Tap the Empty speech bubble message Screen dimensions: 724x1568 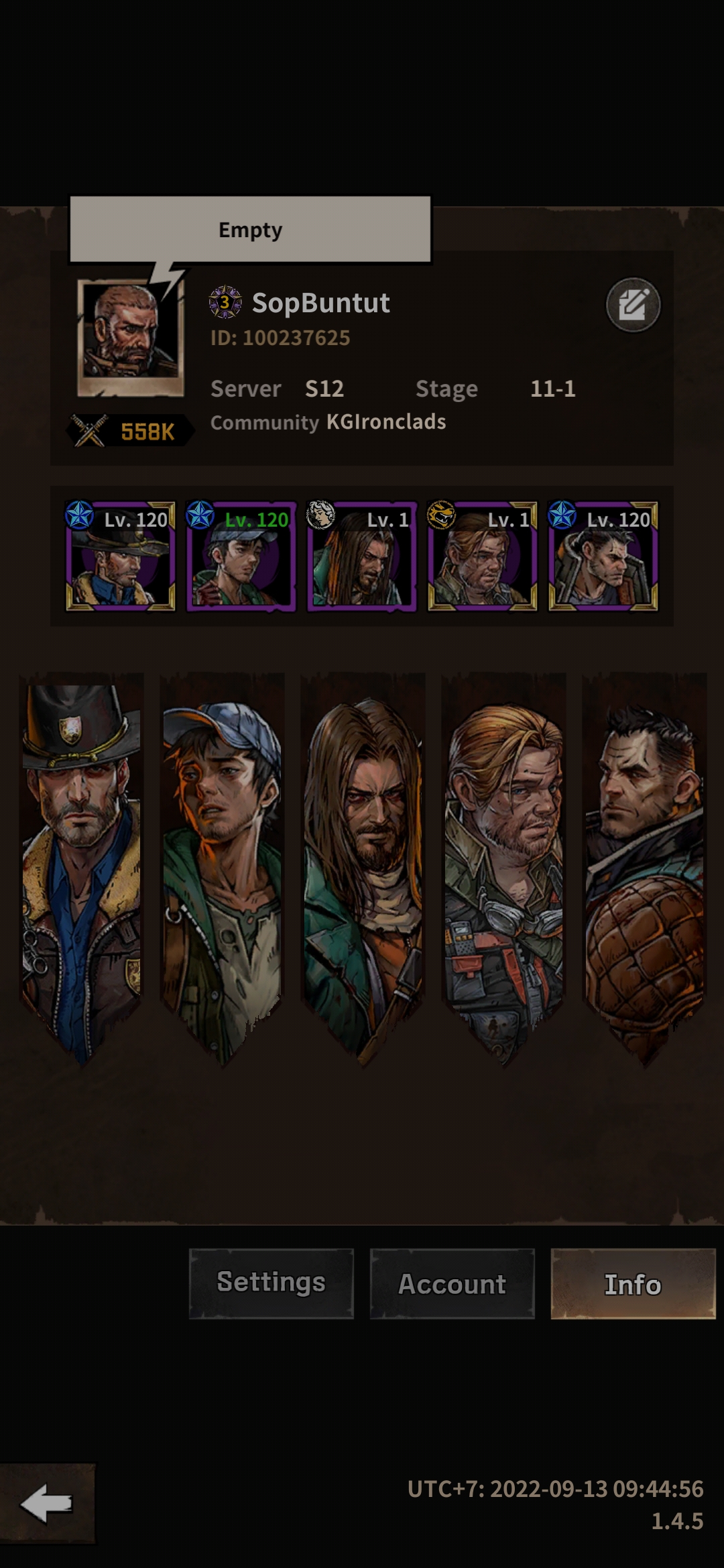[250, 230]
